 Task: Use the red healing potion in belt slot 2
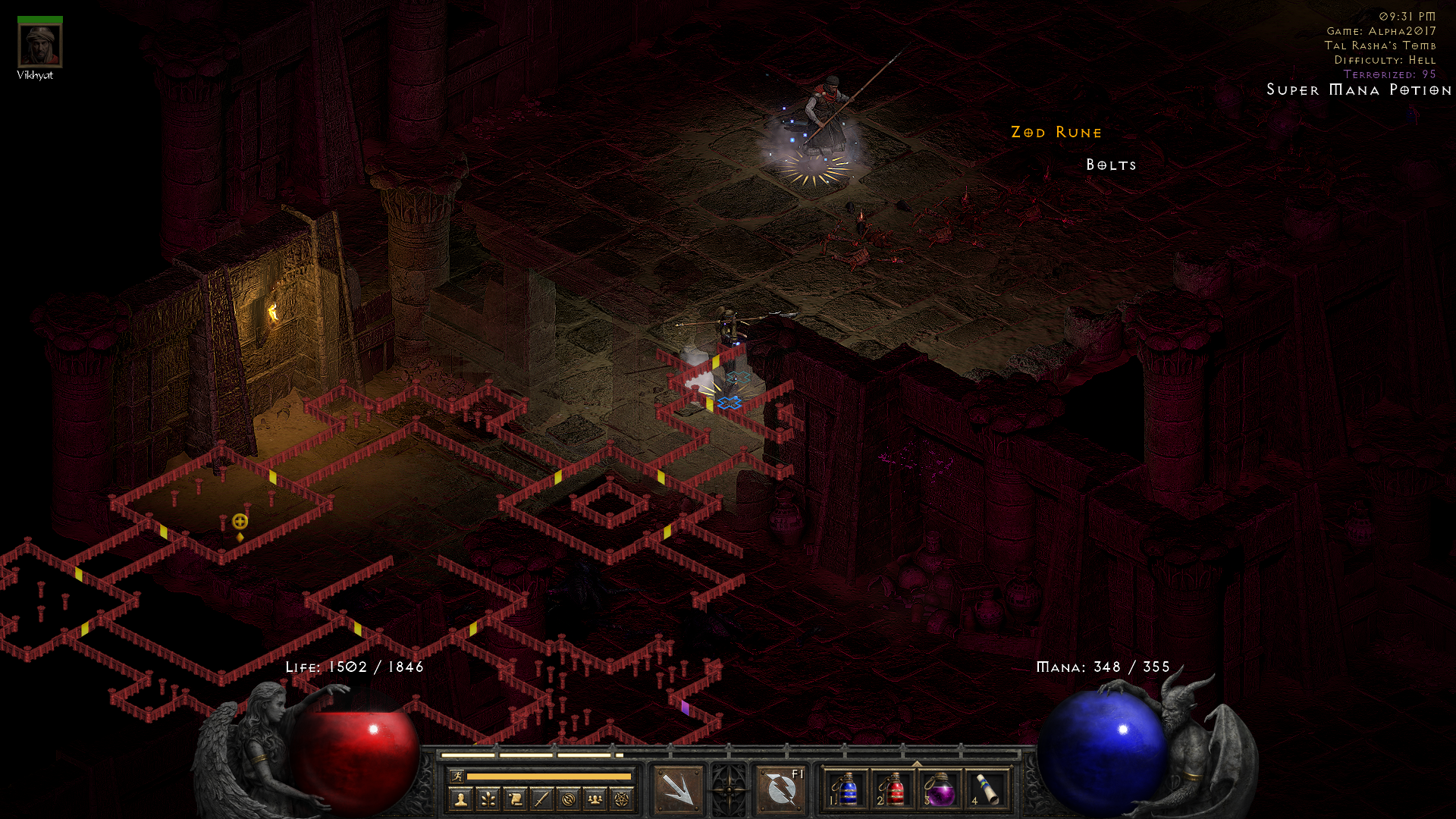893,789
